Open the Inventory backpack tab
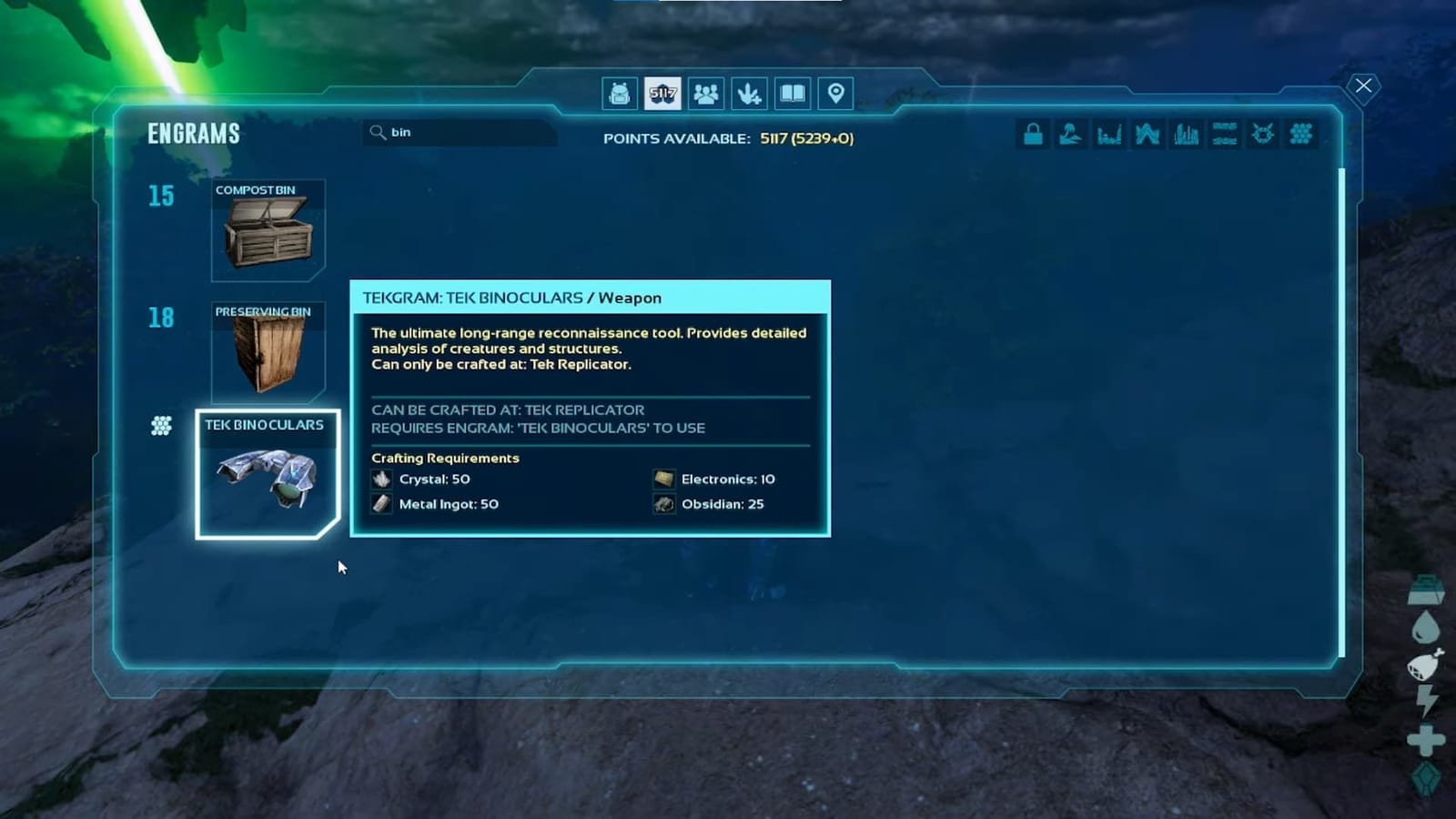The image size is (1456, 819). coord(621,92)
